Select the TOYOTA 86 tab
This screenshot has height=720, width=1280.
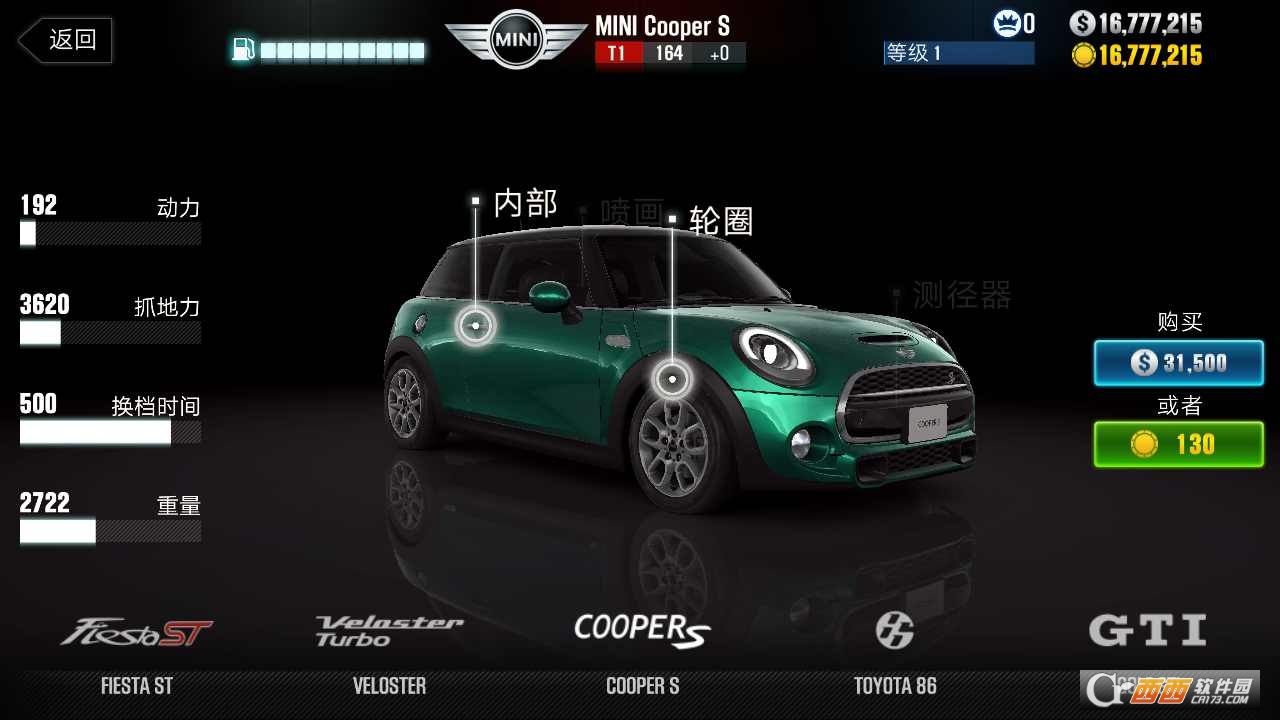click(893, 686)
